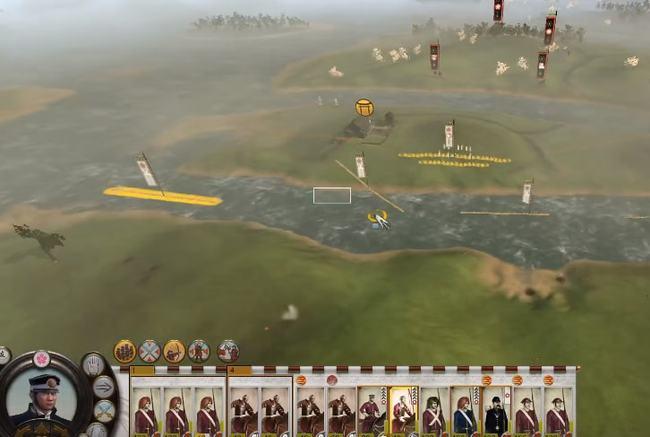Select the blue-coated infantry unit card
The image size is (650, 437).
(464, 413)
